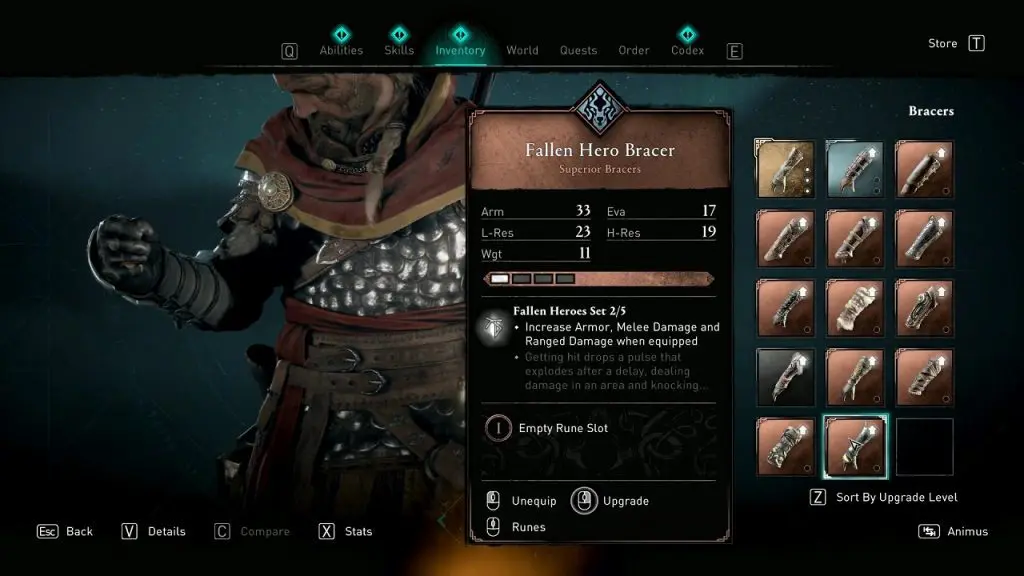1024x576 pixels.
Task: Choose the dark grey background bracer slot
Action: [x=785, y=377]
